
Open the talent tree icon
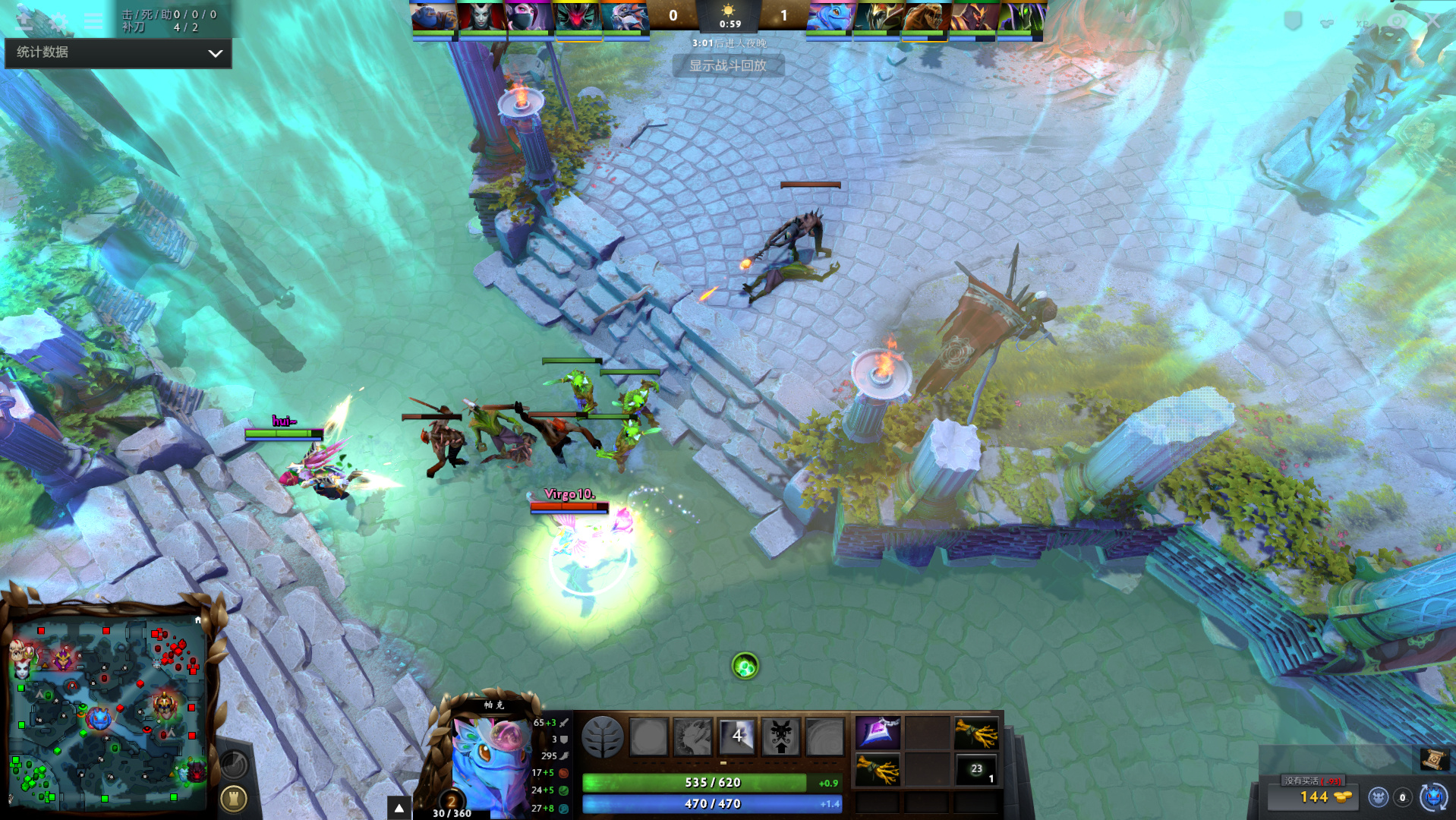602,736
